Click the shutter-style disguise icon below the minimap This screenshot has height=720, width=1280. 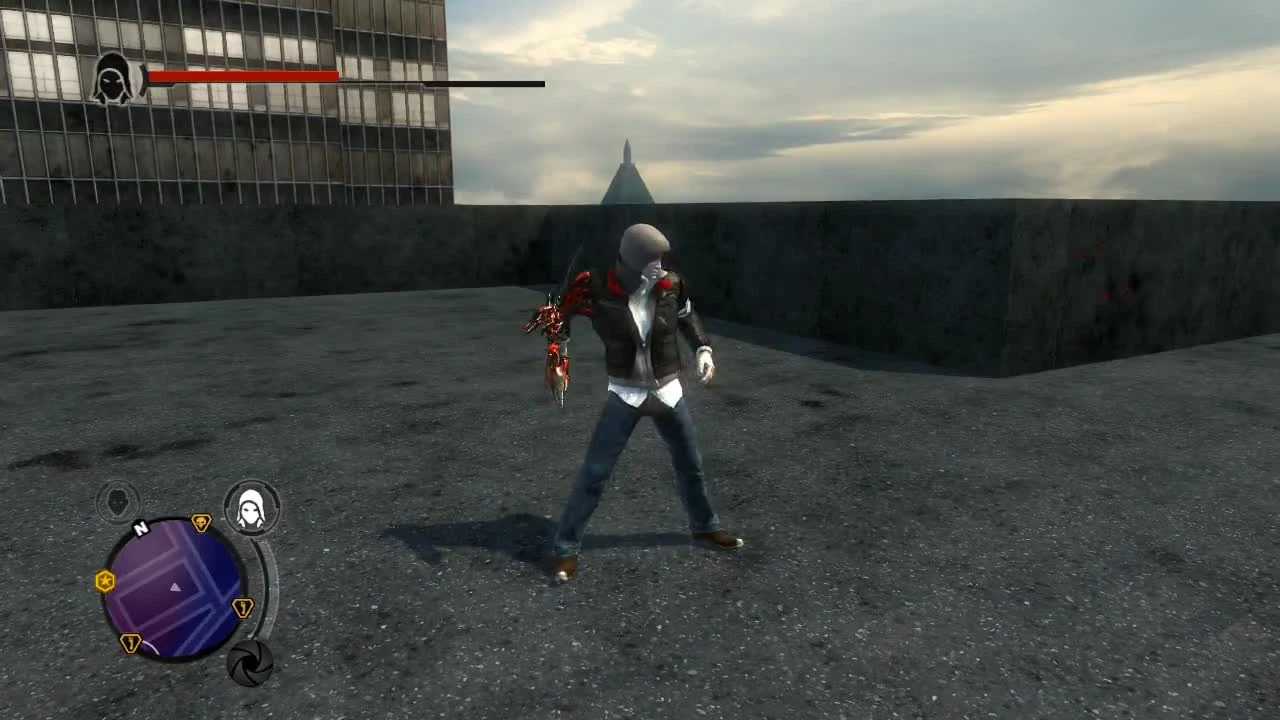click(251, 663)
